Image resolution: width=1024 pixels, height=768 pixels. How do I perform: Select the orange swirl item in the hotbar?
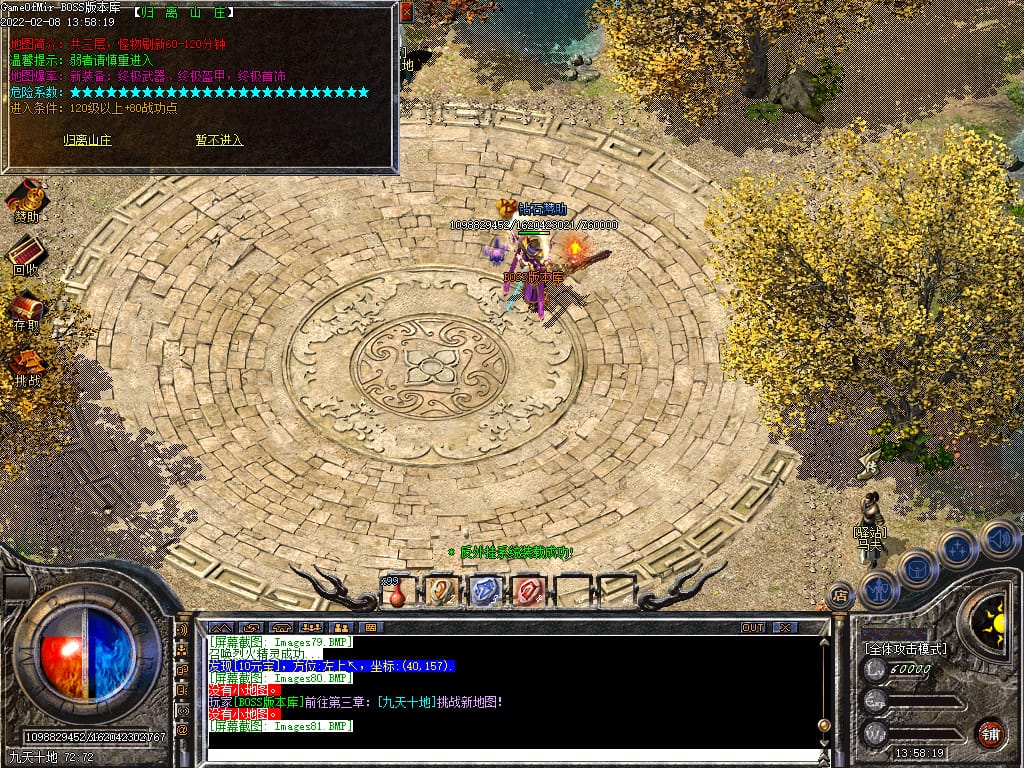coord(441,591)
